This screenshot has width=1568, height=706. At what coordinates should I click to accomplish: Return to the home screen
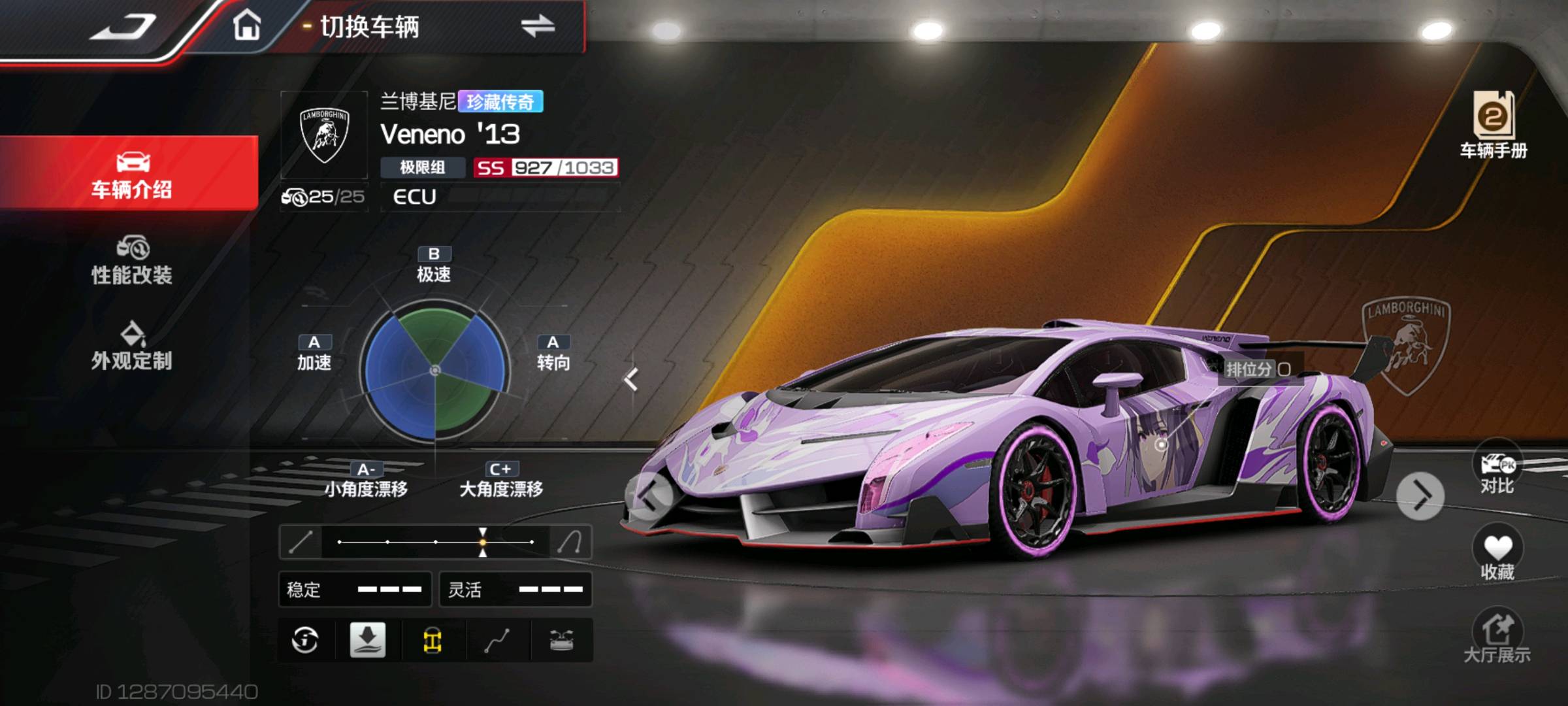(x=247, y=27)
